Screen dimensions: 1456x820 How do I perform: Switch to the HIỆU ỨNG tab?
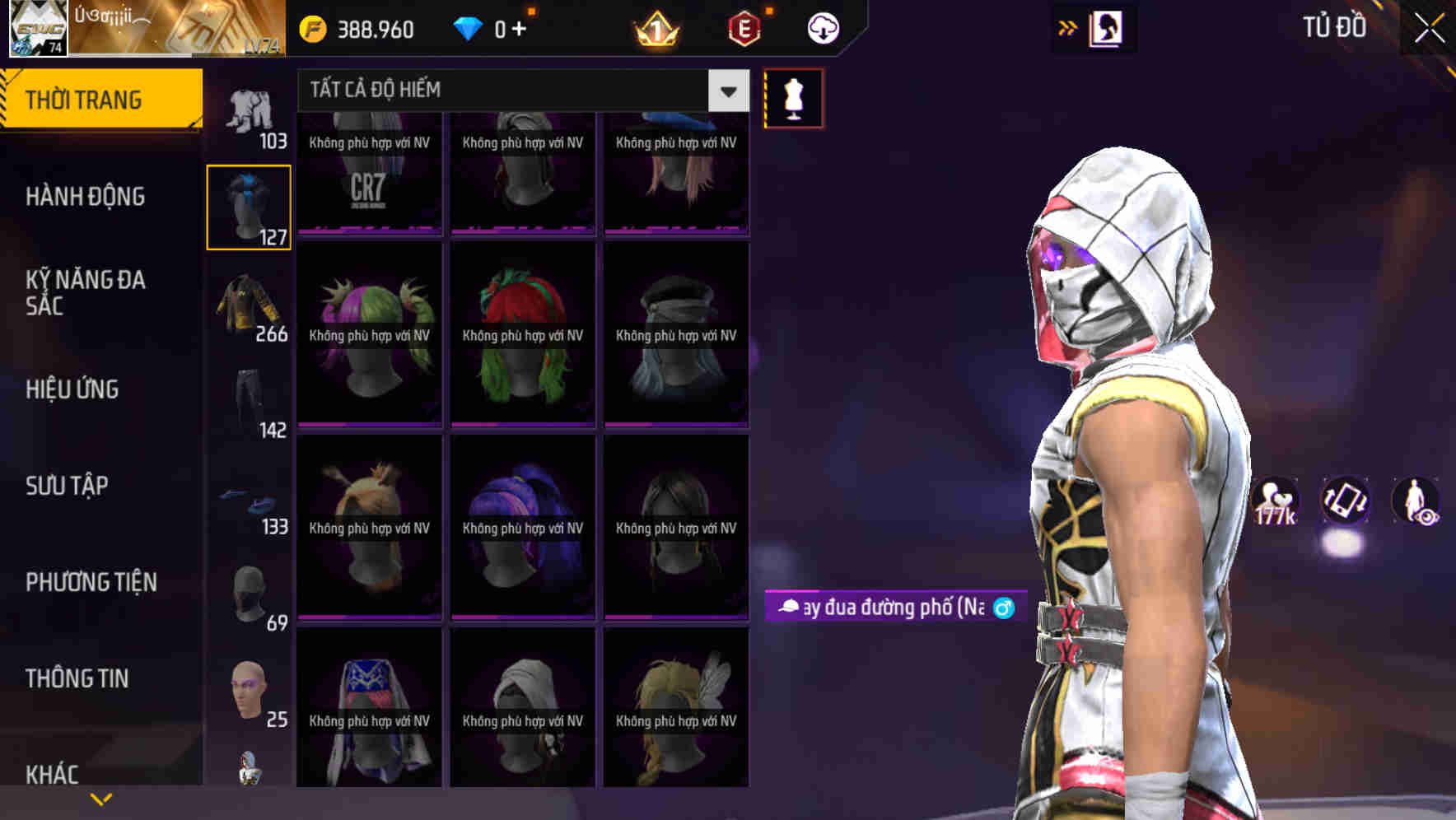[x=72, y=389]
